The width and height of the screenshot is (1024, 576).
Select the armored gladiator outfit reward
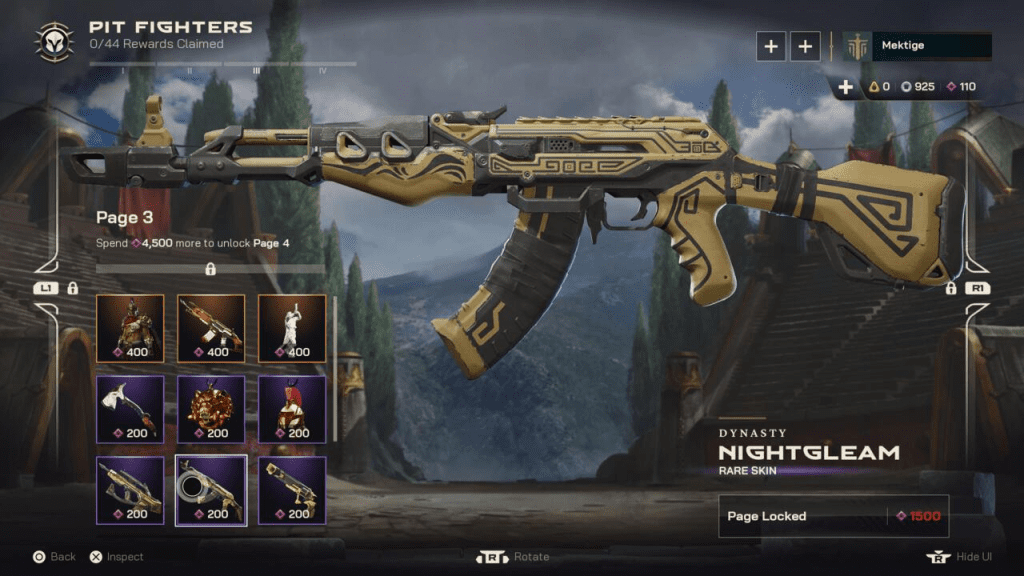click(130, 327)
